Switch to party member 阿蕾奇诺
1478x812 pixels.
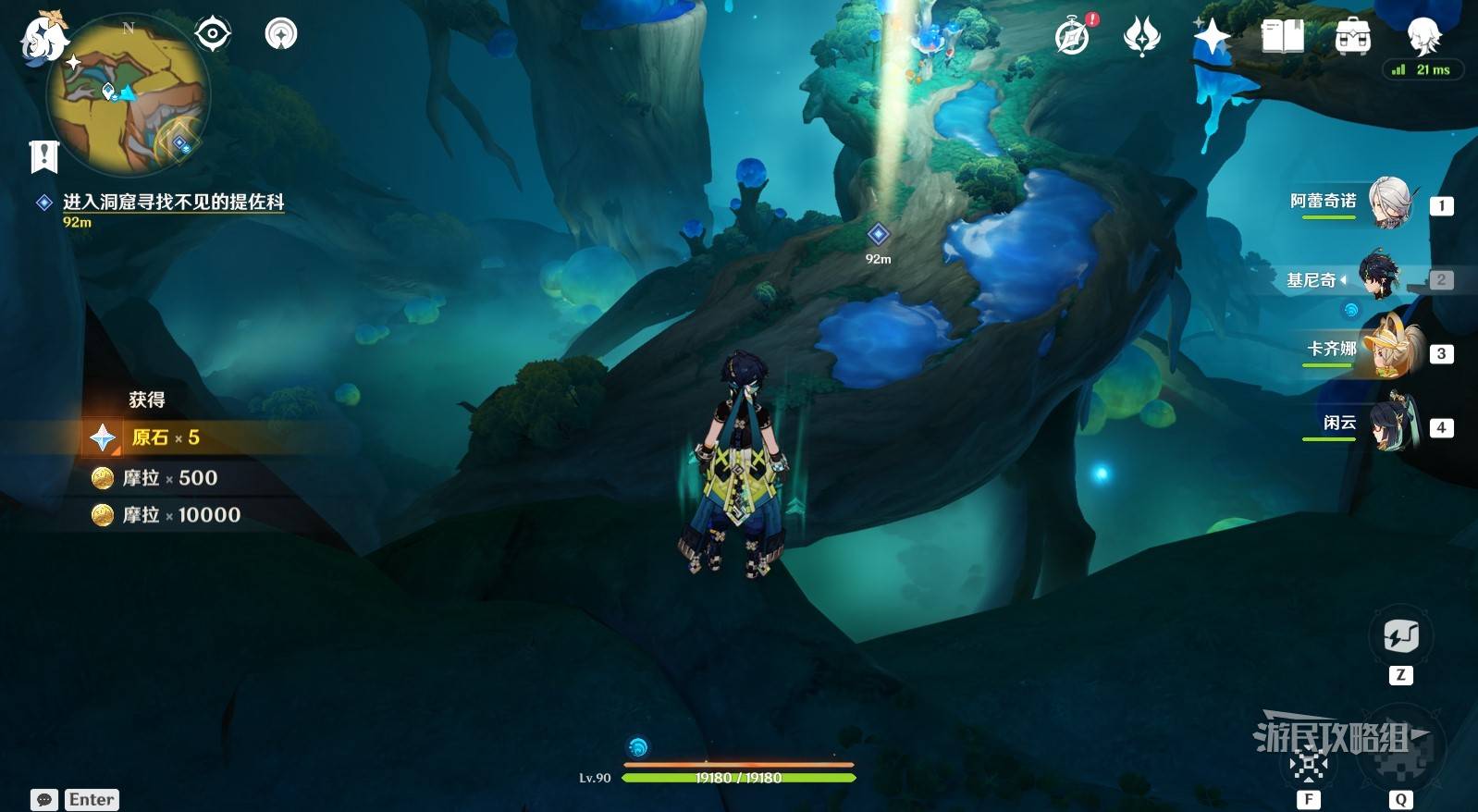tap(1389, 203)
